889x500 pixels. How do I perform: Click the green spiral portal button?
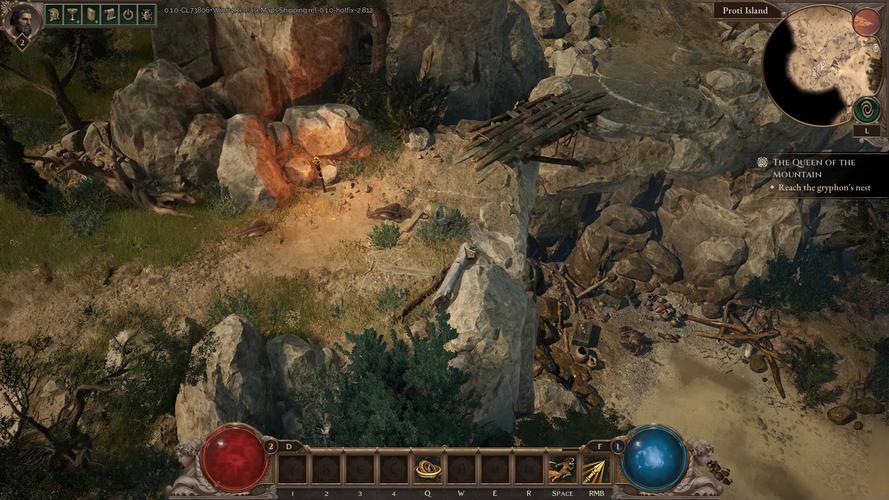point(866,108)
